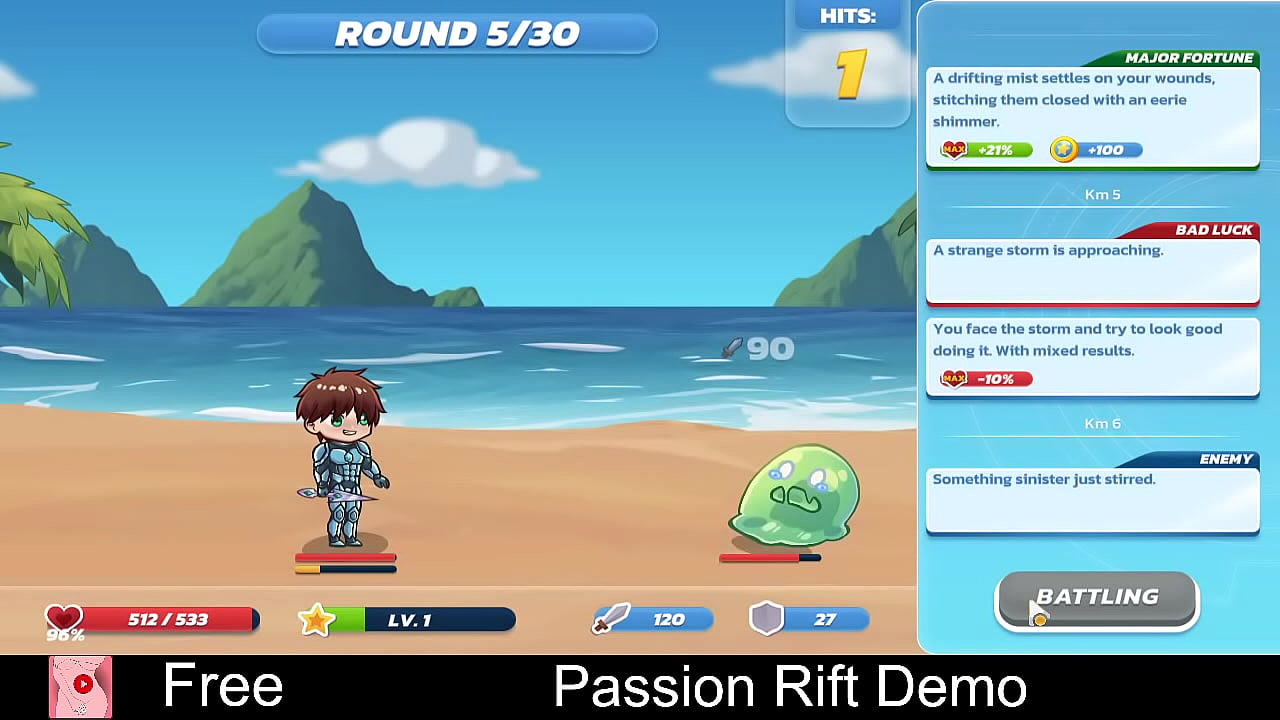Image resolution: width=1280 pixels, height=720 pixels.
Task: Select the heart health icon
Action: [63, 617]
